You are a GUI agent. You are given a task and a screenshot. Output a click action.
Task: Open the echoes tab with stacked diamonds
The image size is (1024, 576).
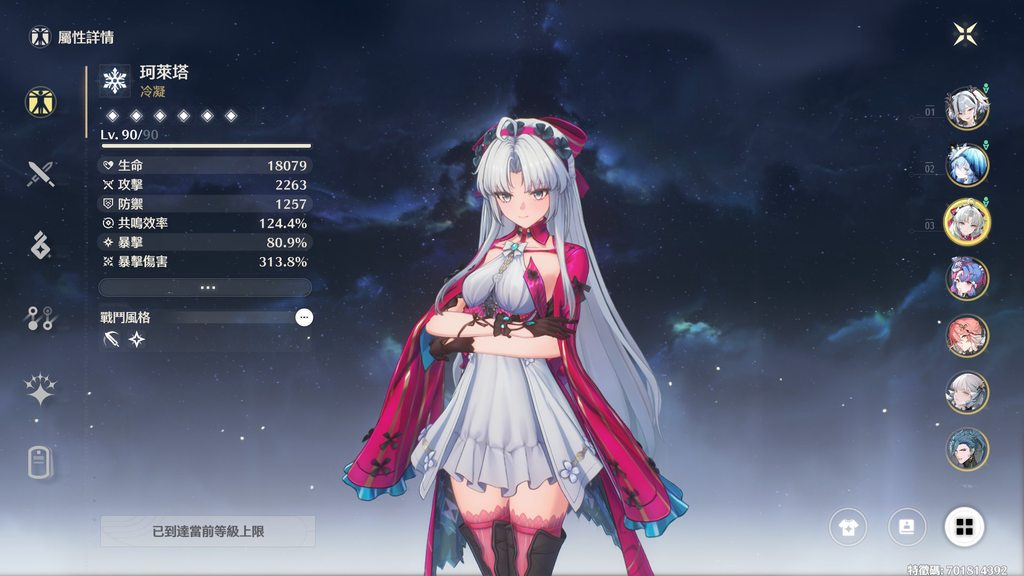click(41, 245)
